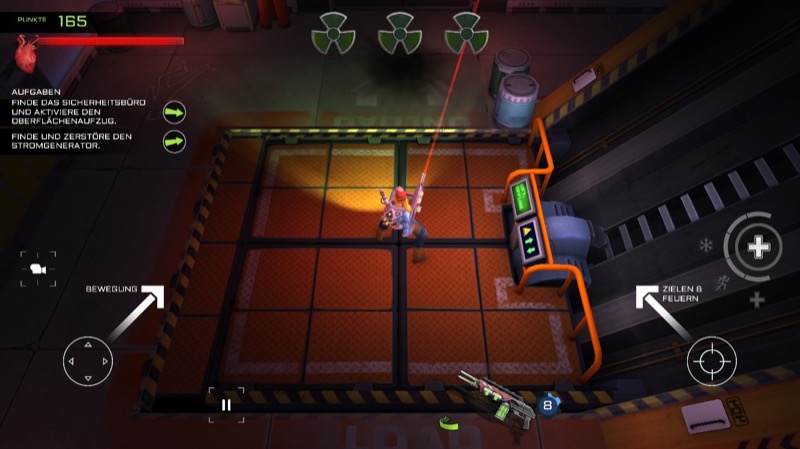Tap the green weapon swap arrow
Screen dimensions: 800x449
[x=449, y=424]
